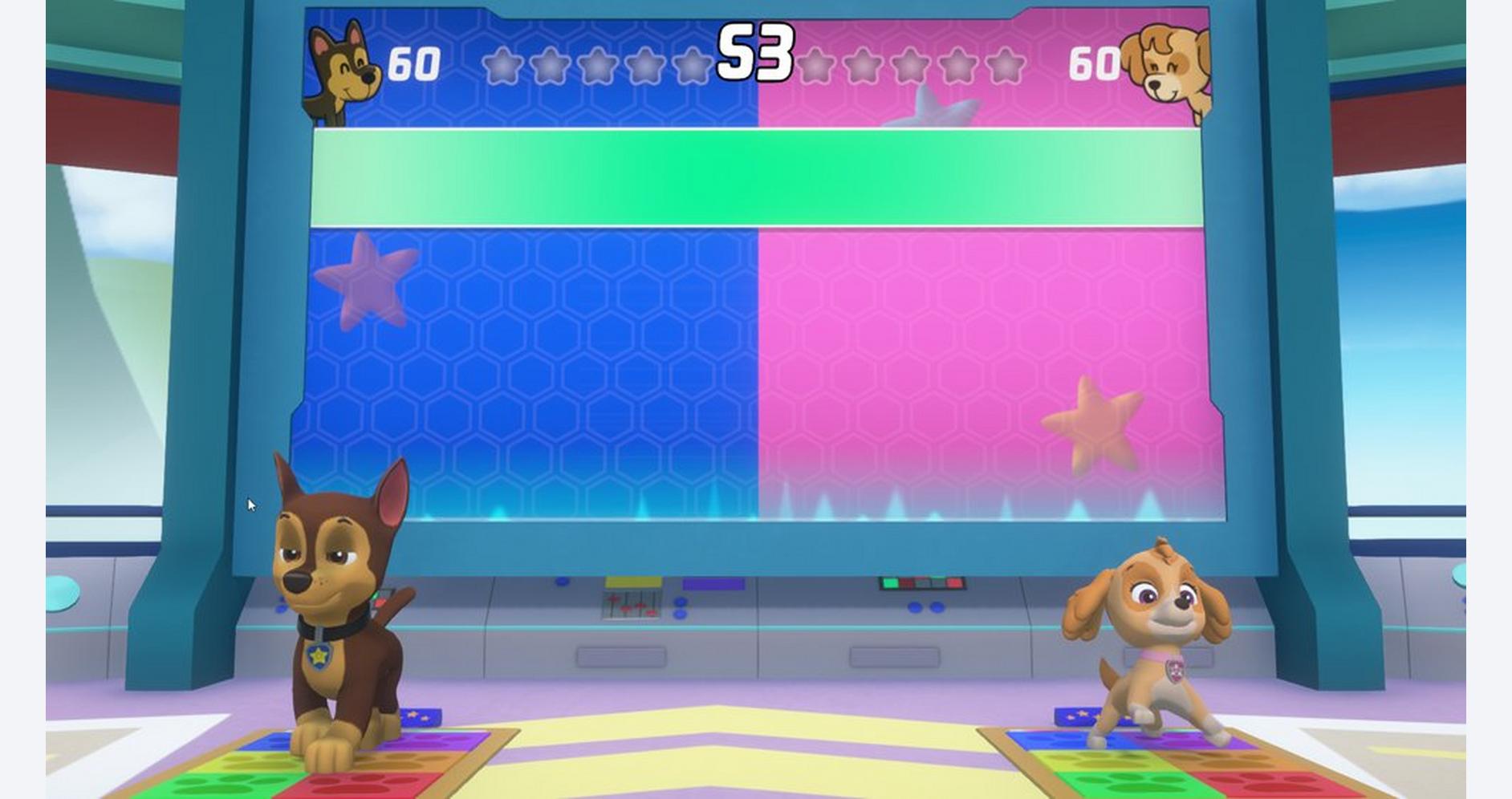
Task: Select Skye's player portrait icon
Action: (1166, 71)
